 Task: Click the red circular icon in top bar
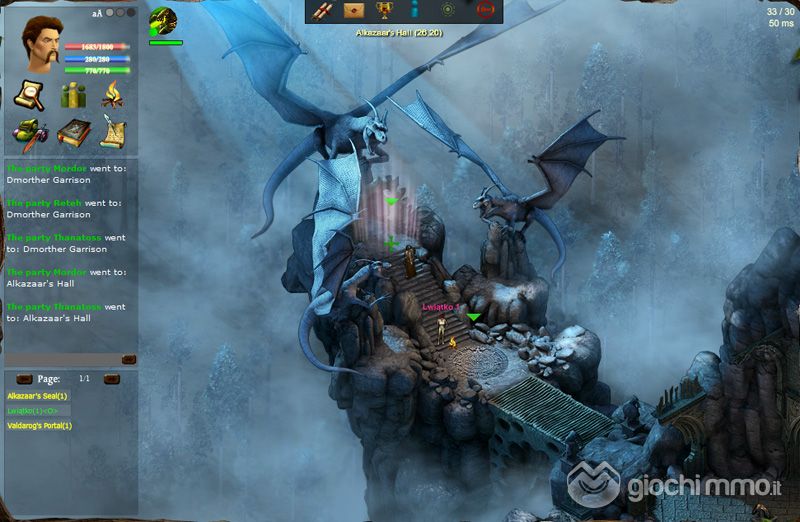[x=486, y=10]
